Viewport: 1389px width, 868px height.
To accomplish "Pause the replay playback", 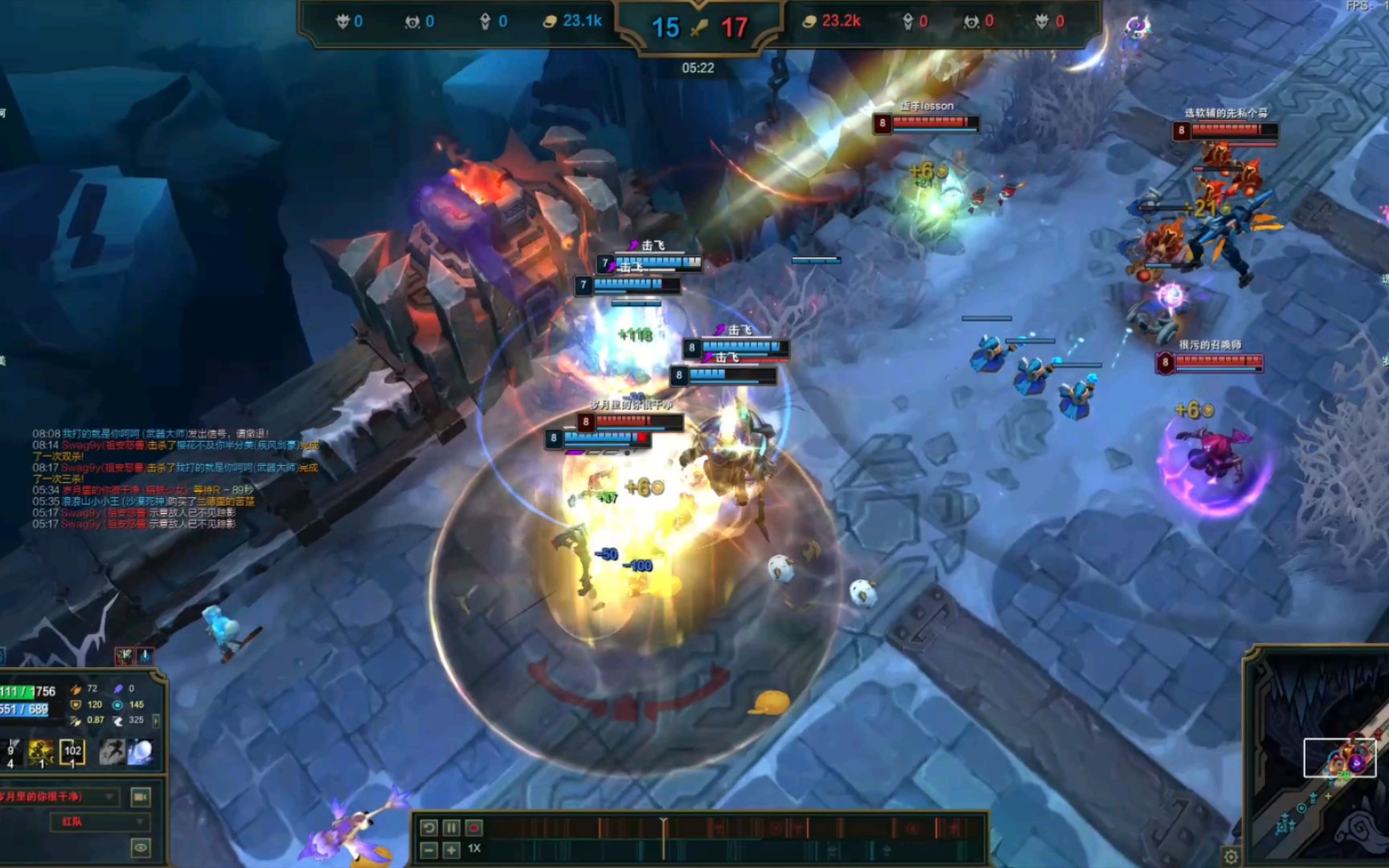I will click(x=451, y=828).
